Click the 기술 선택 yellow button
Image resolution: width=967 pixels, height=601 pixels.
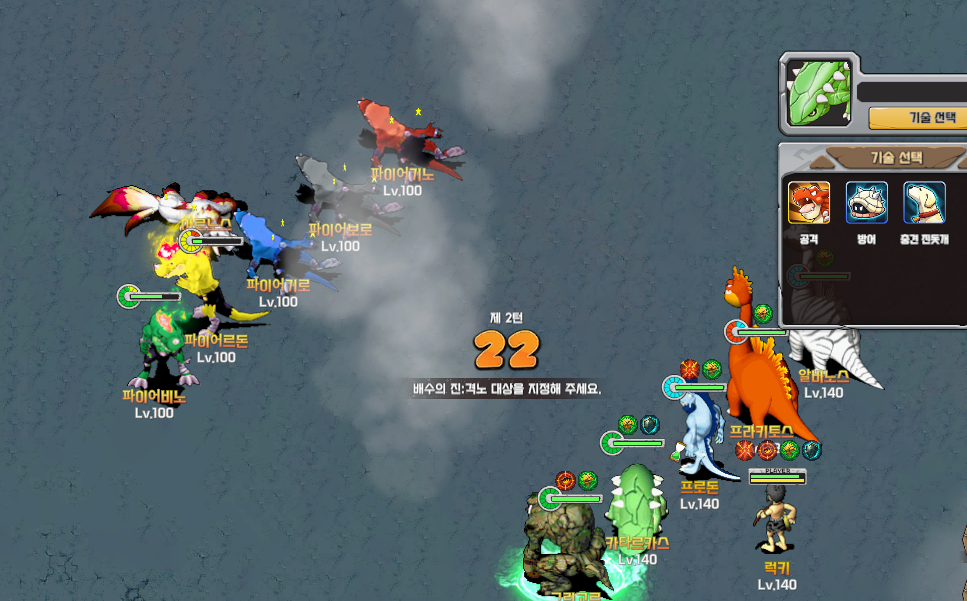pyautogui.click(x=920, y=117)
